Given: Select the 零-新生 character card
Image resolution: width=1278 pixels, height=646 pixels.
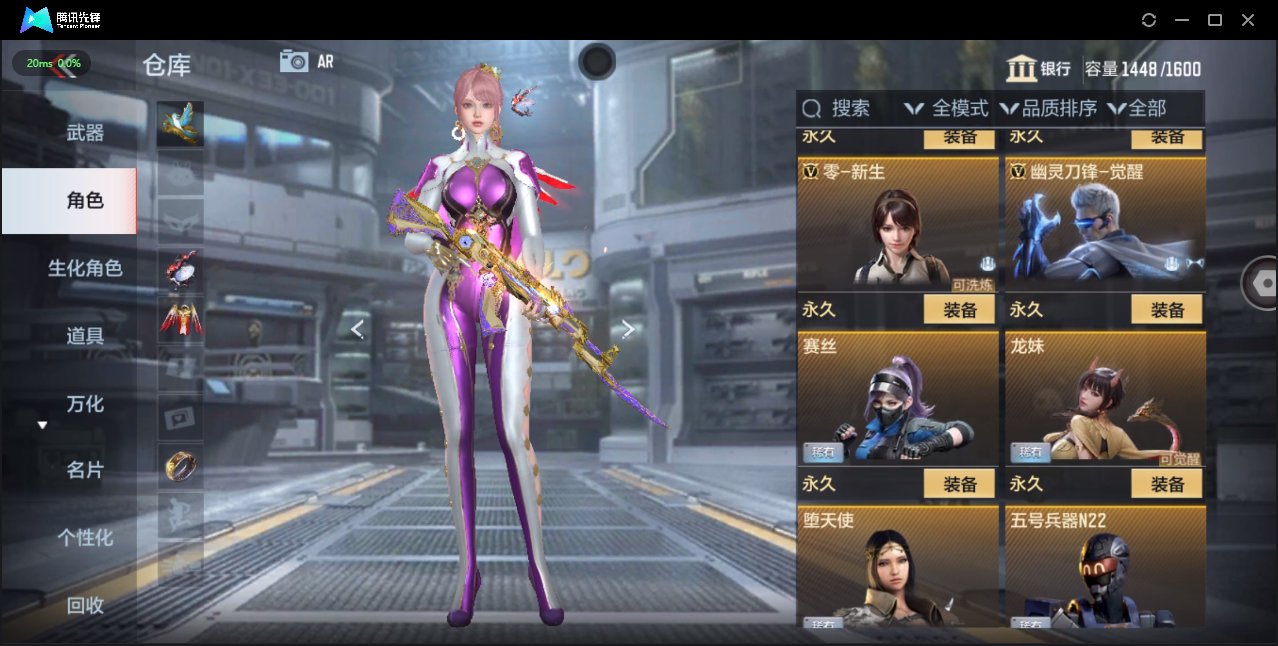Looking at the screenshot, I should 897,224.
